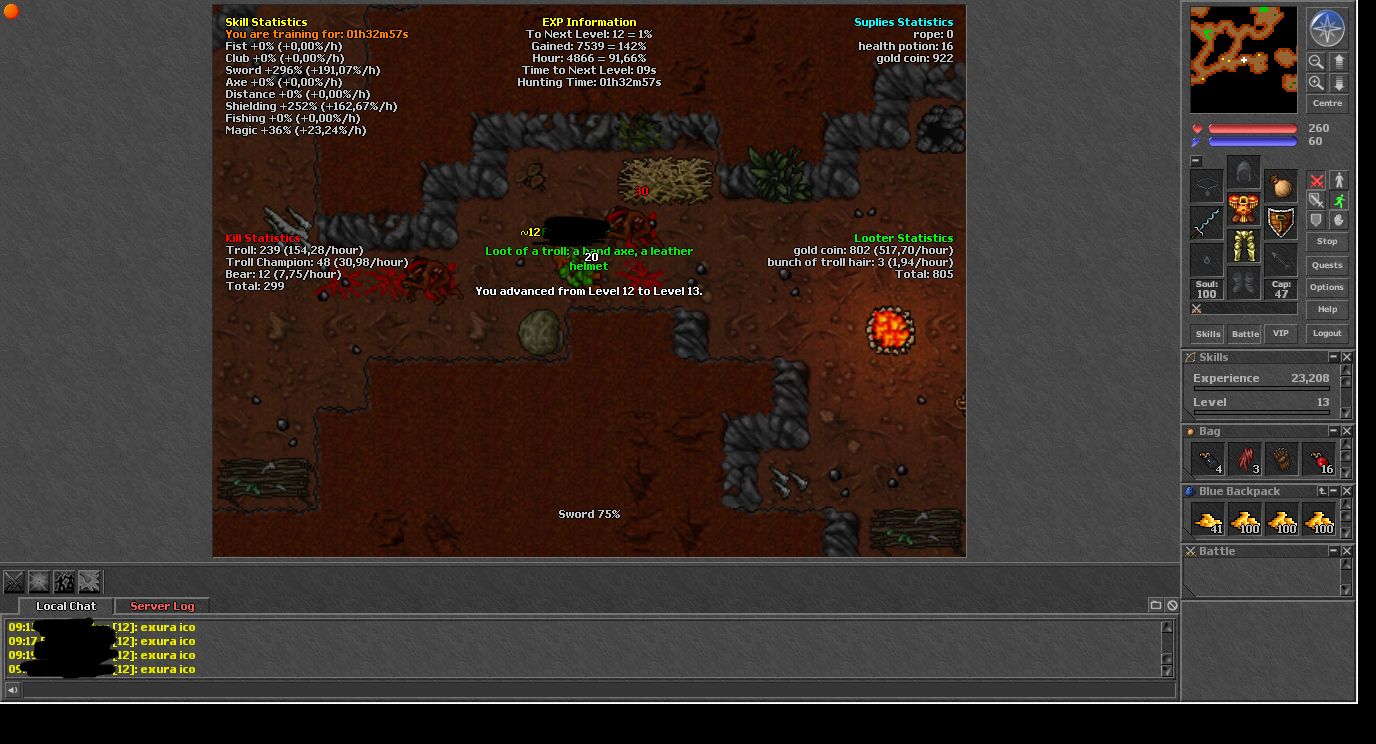
Task: Centre the minimap
Action: point(1327,103)
